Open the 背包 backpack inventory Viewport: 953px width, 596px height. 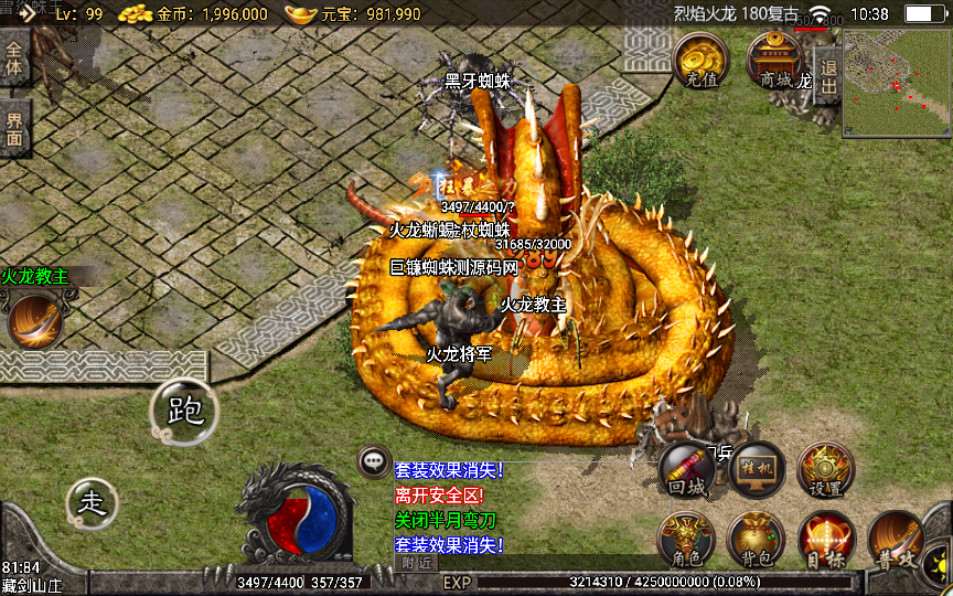tap(755, 540)
